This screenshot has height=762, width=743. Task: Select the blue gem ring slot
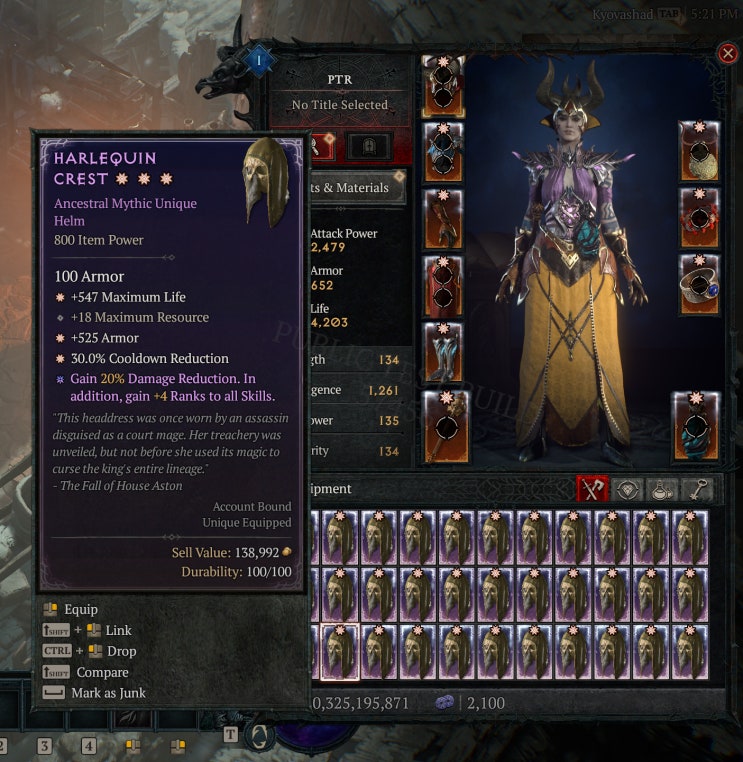pyautogui.click(x=699, y=285)
